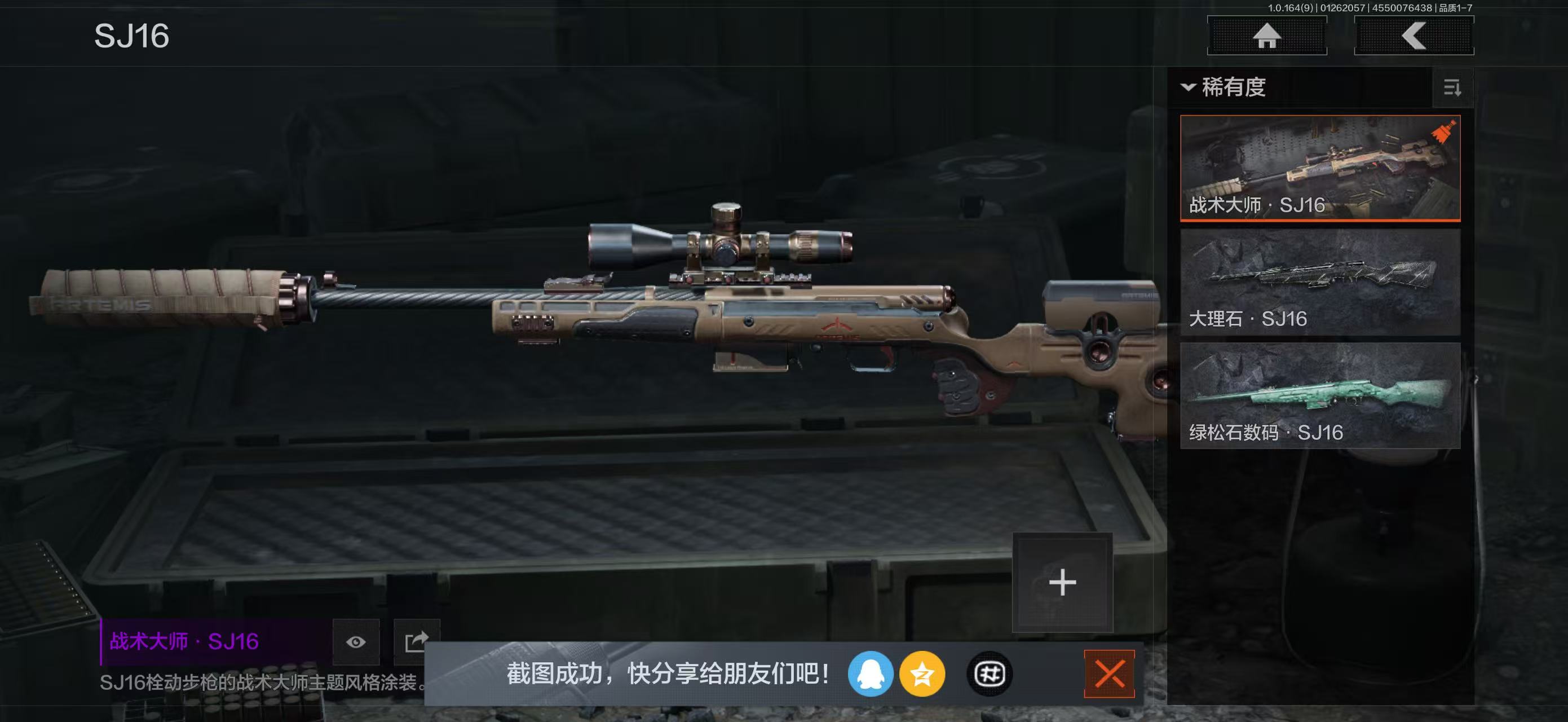Open the attachment slot with plus sign
This screenshot has height=722, width=1568.
pos(1063,582)
